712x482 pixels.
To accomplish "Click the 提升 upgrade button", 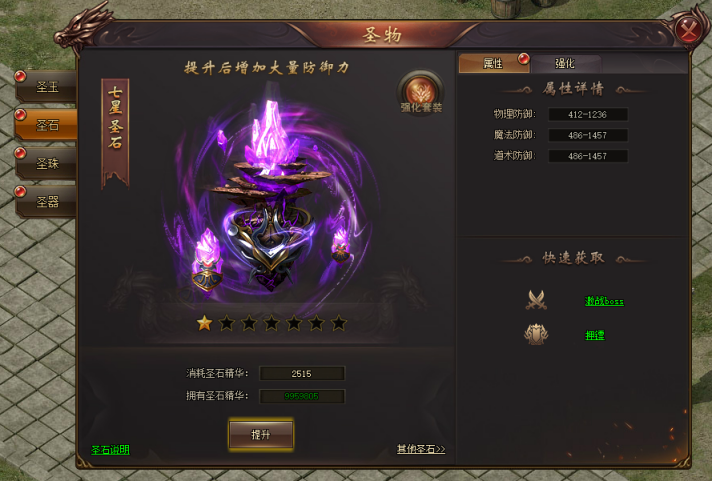I will [261, 434].
